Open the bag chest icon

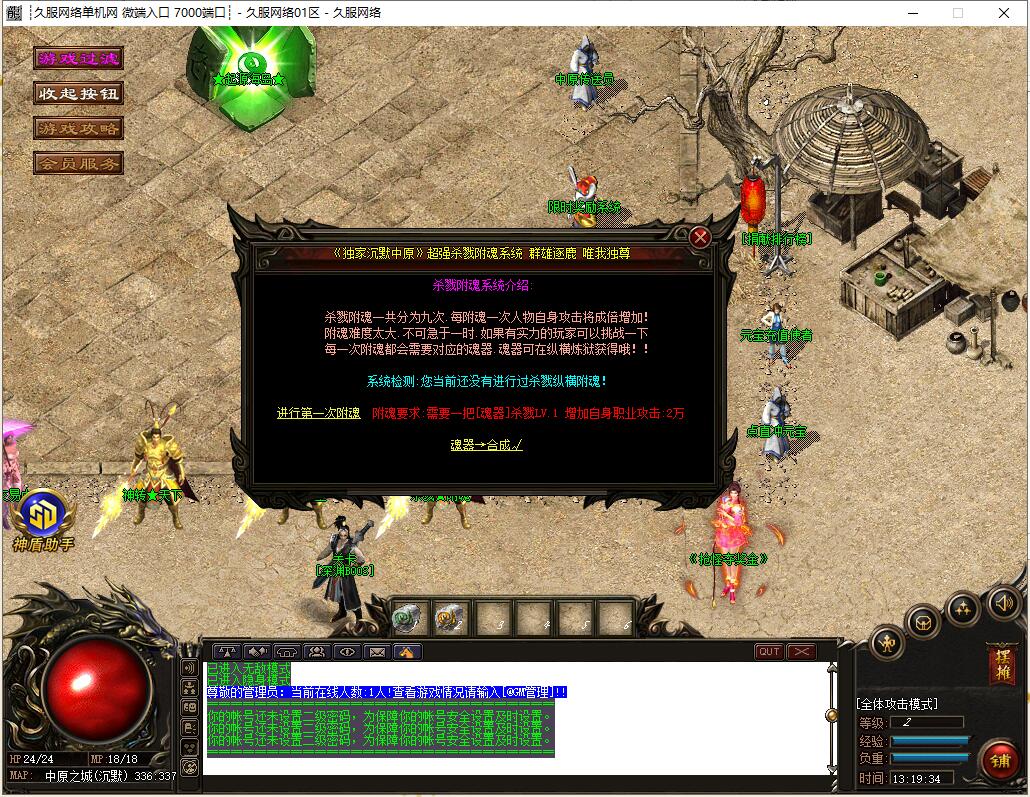923,622
